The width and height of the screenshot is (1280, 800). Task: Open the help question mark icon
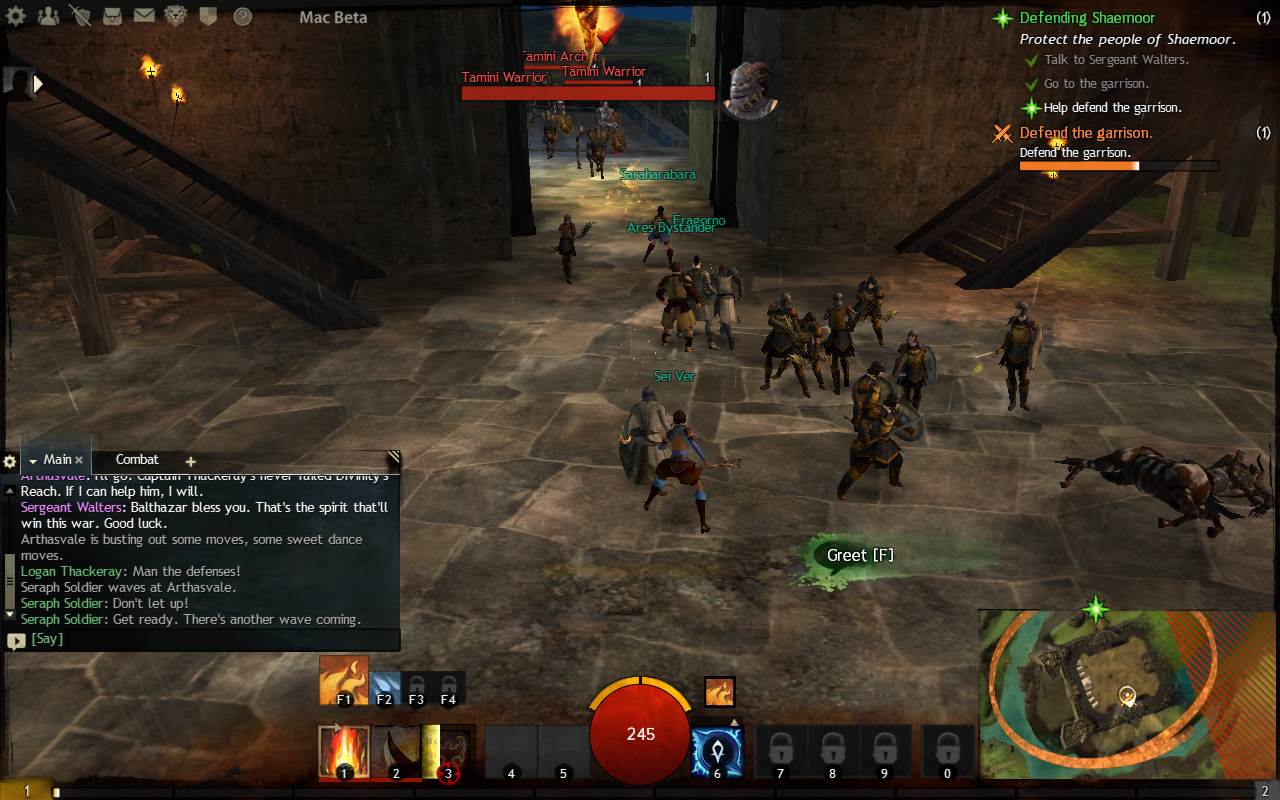(x=242, y=16)
